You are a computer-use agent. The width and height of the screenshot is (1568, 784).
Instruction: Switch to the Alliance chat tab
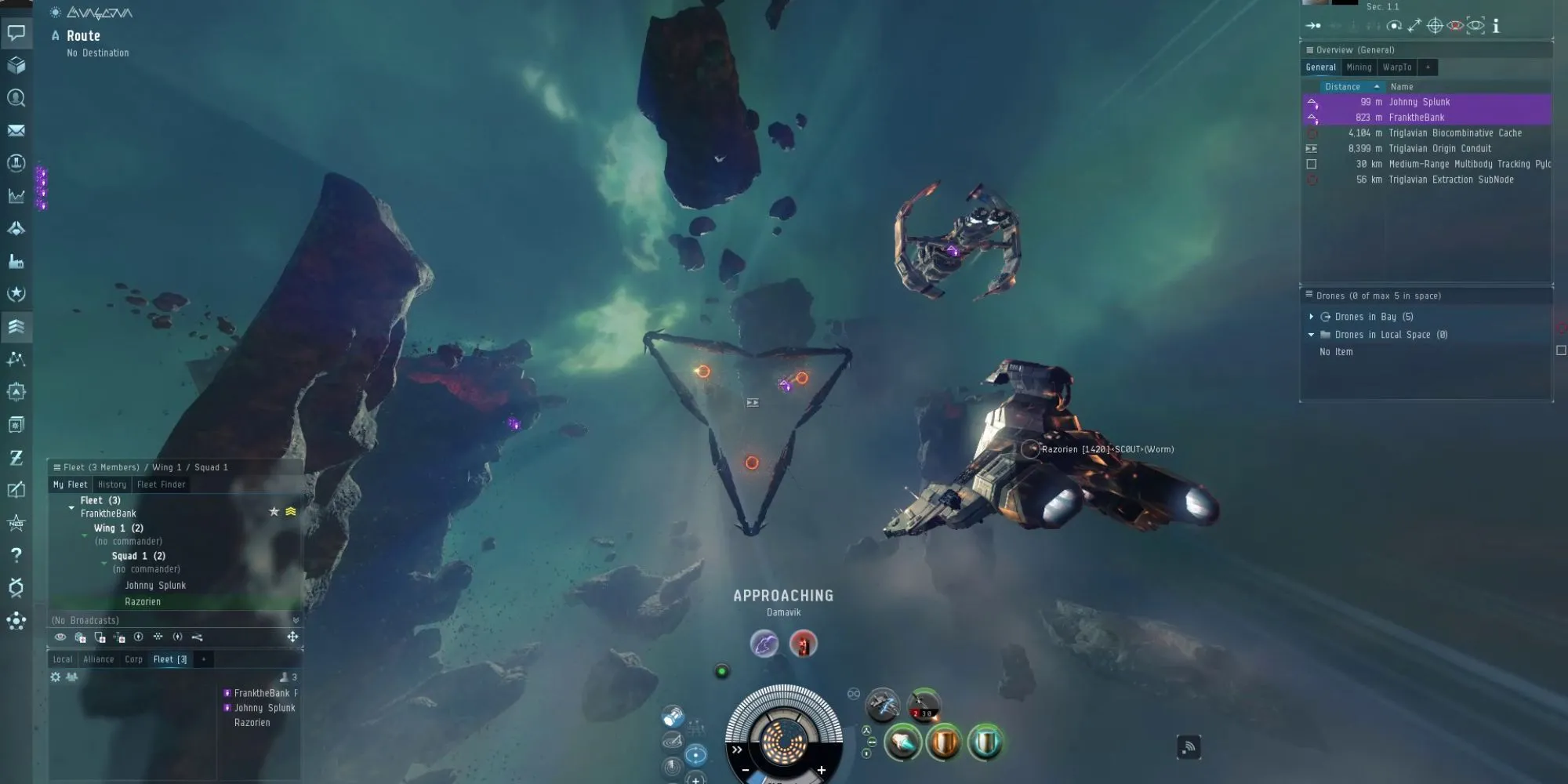click(x=99, y=659)
